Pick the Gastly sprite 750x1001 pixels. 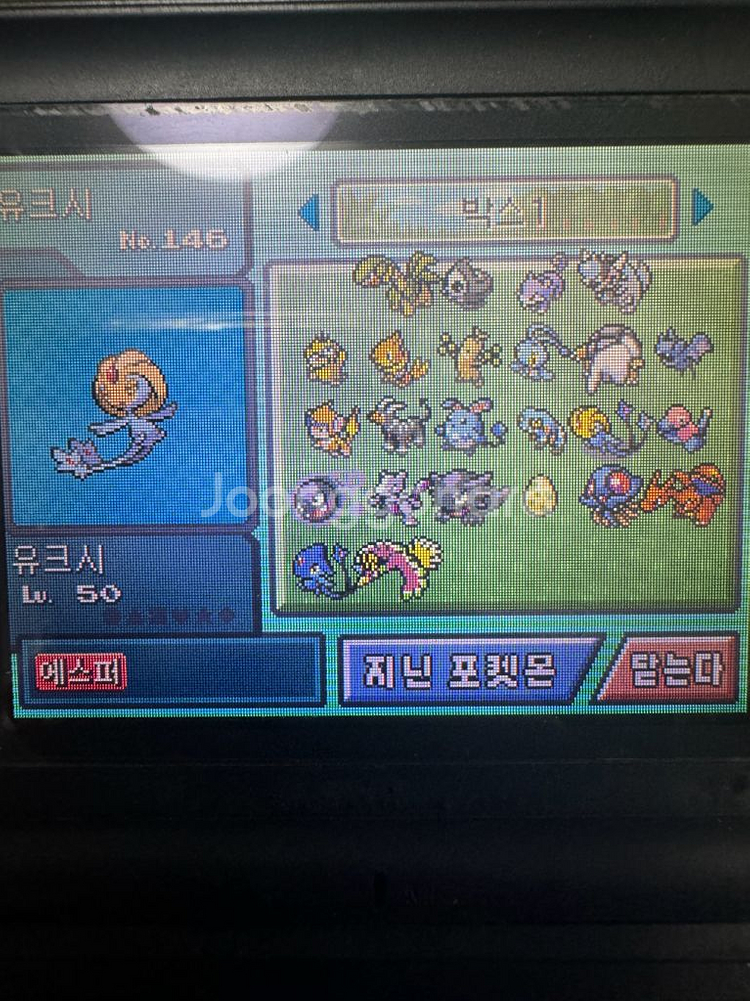320,496
